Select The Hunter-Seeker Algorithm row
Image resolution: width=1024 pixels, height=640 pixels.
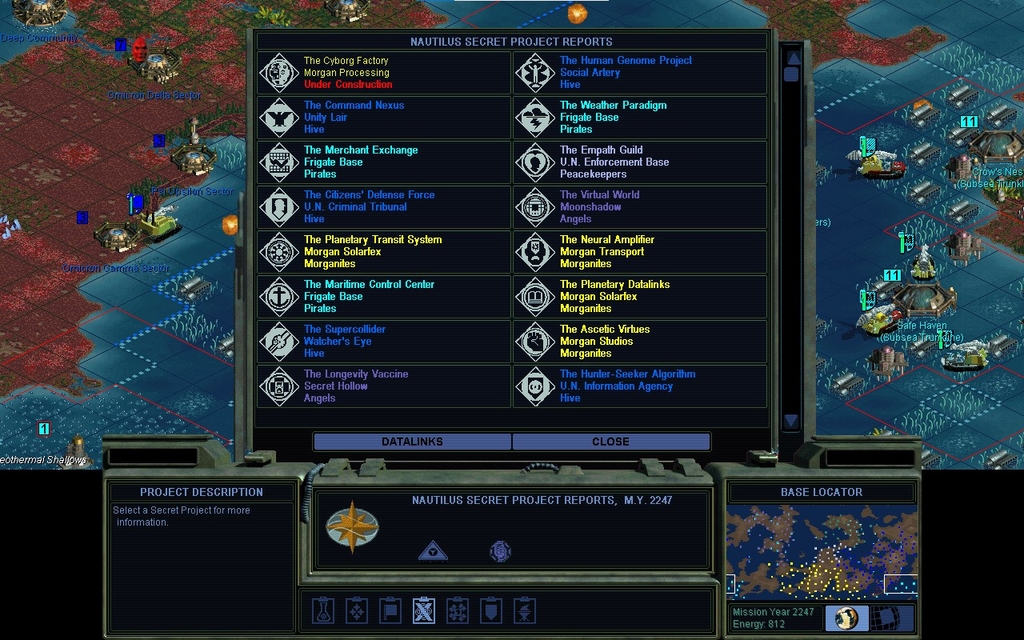(640, 386)
